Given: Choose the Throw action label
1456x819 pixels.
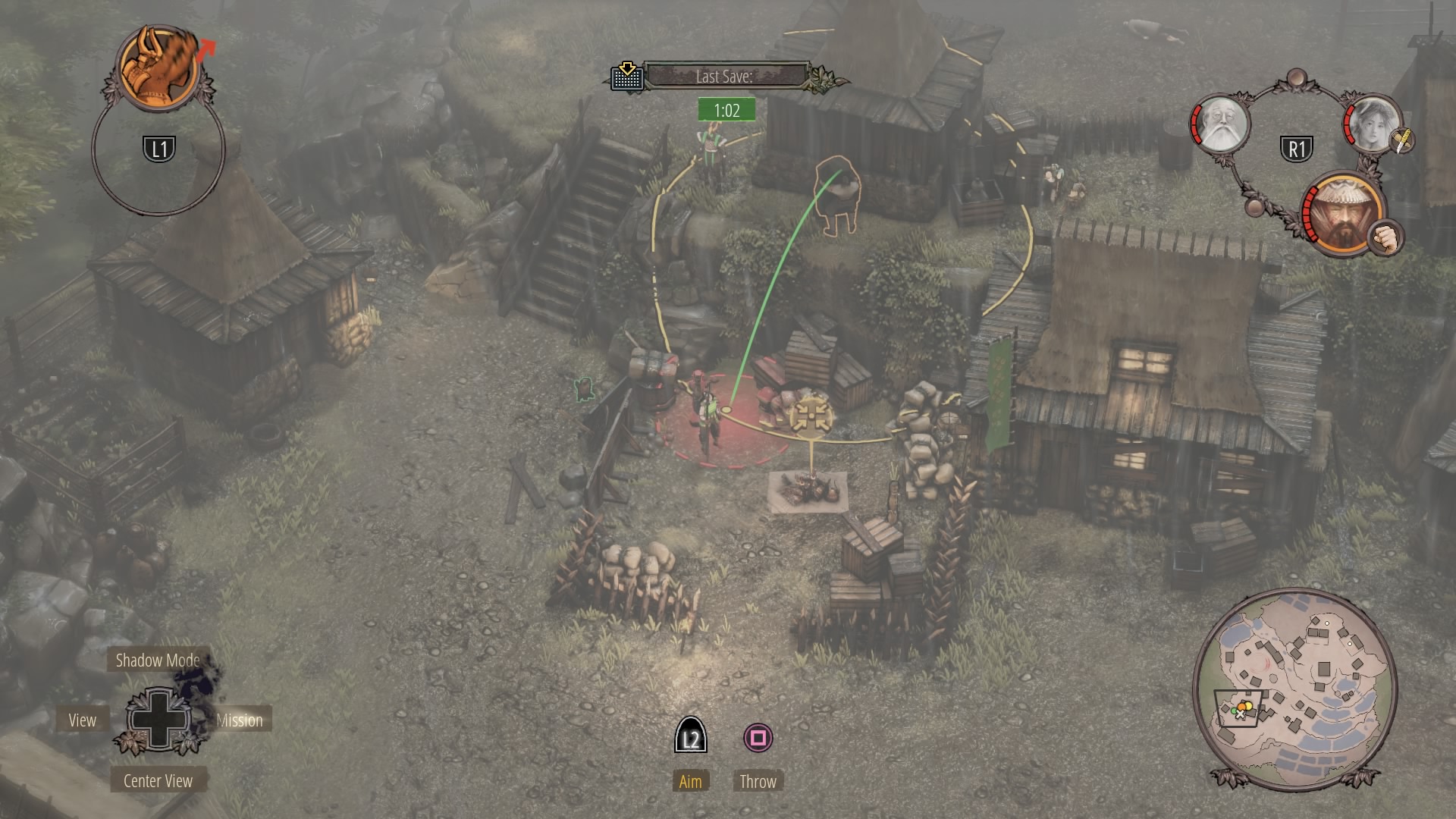Looking at the screenshot, I should tap(758, 782).
